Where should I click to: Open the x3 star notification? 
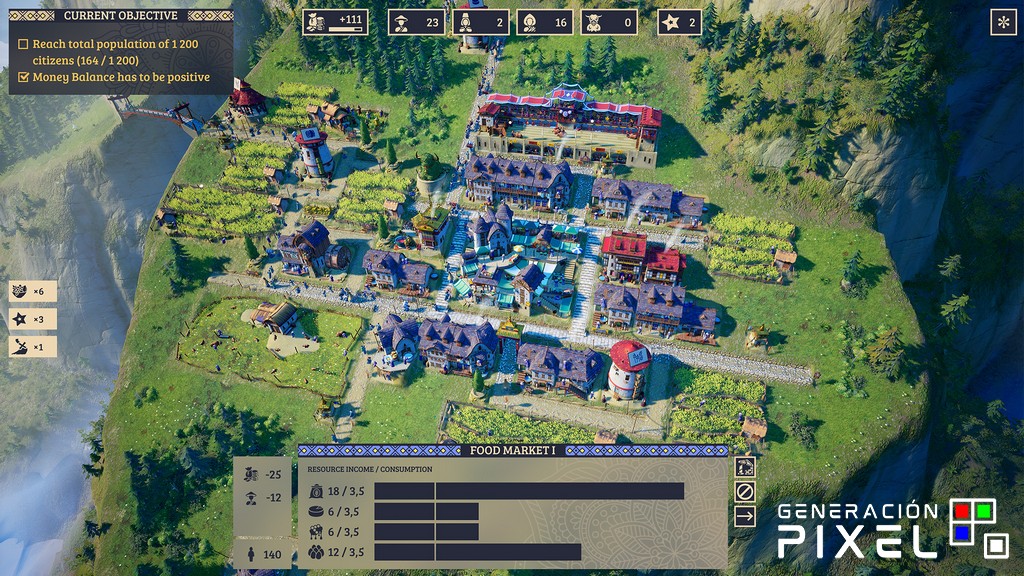tap(32, 319)
